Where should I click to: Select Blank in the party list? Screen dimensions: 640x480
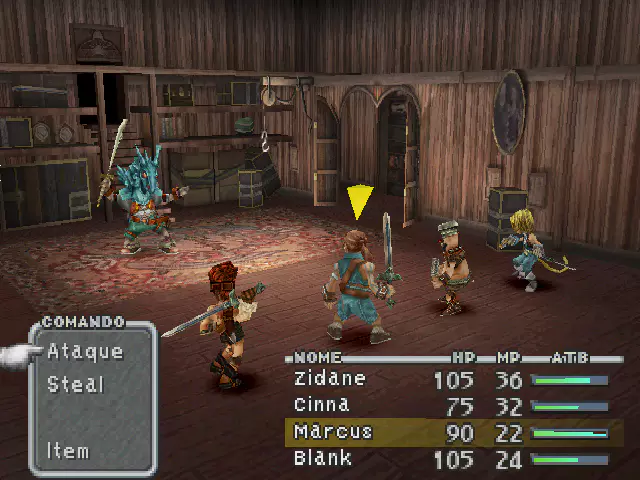[322, 458]
